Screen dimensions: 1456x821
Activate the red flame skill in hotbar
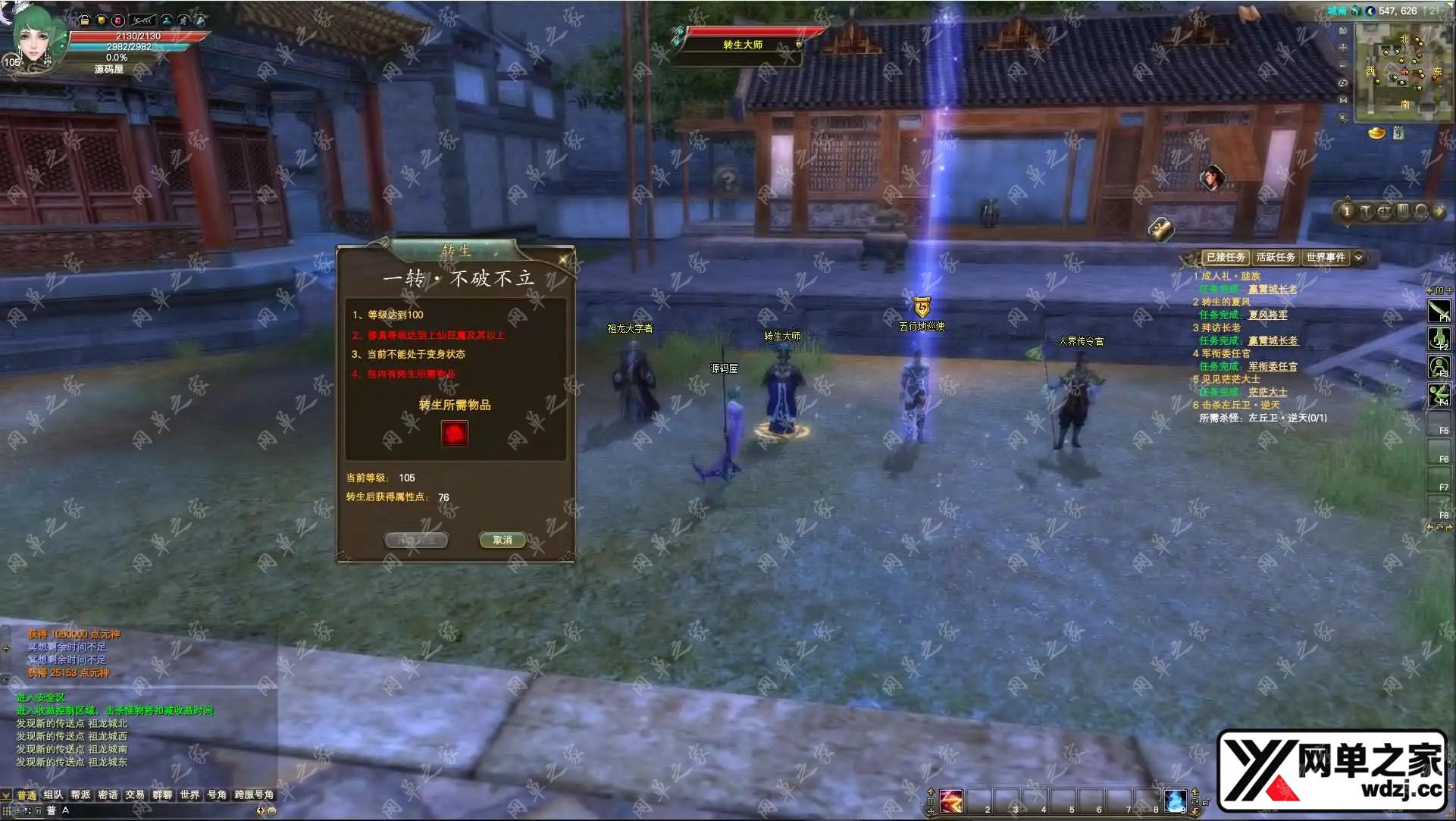click(951, 800)
